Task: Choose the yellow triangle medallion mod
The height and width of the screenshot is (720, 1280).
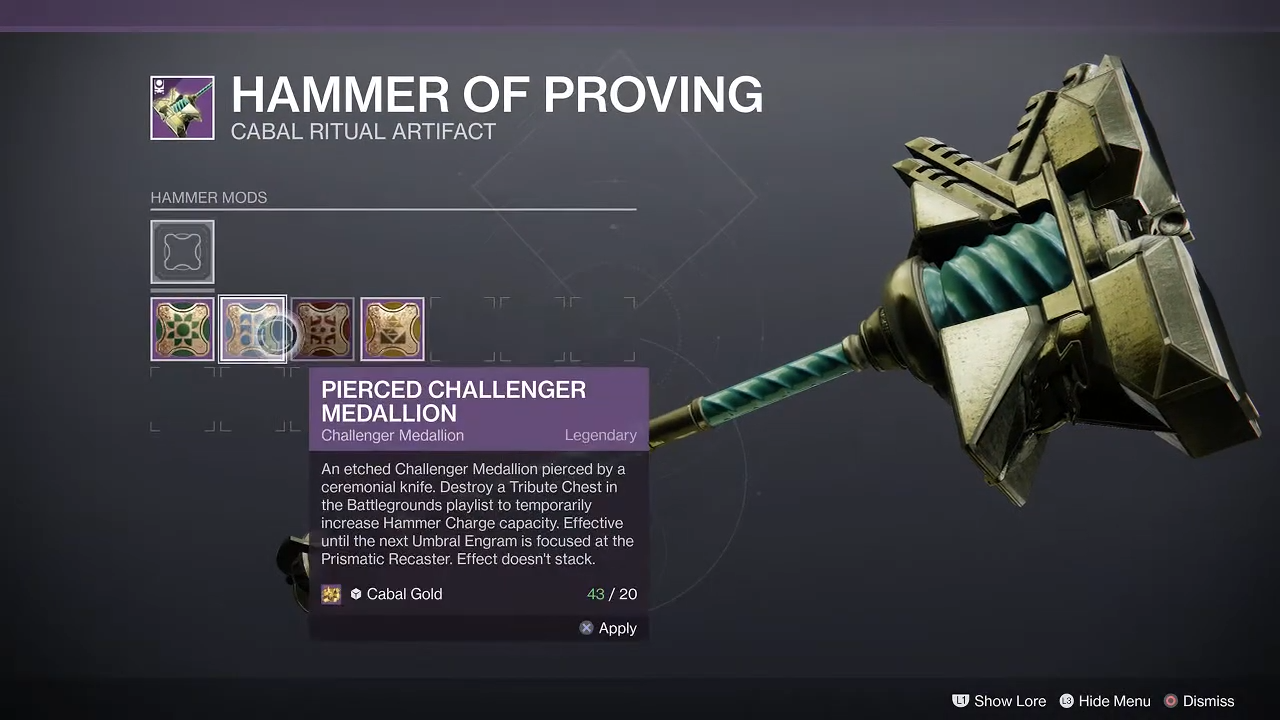Action: click(x=392, y=329)
